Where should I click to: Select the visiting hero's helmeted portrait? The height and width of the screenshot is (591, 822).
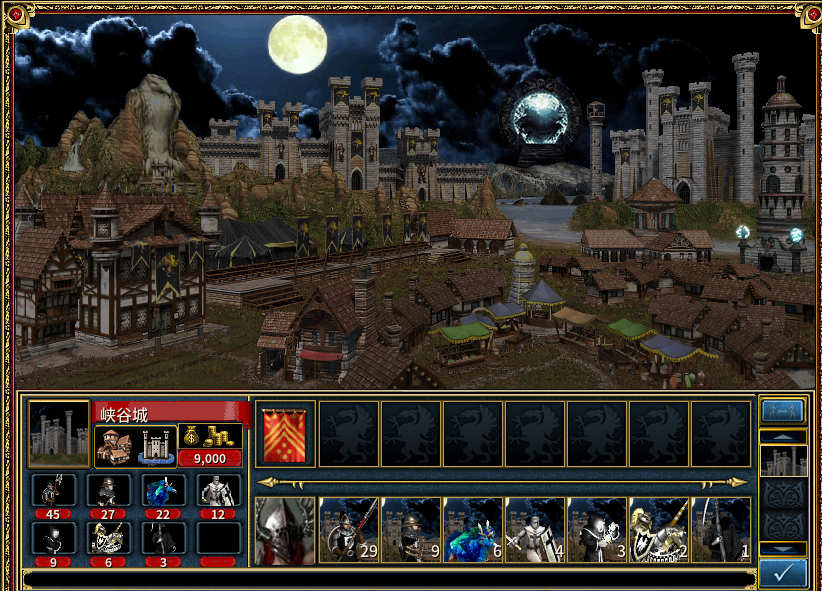285,531
